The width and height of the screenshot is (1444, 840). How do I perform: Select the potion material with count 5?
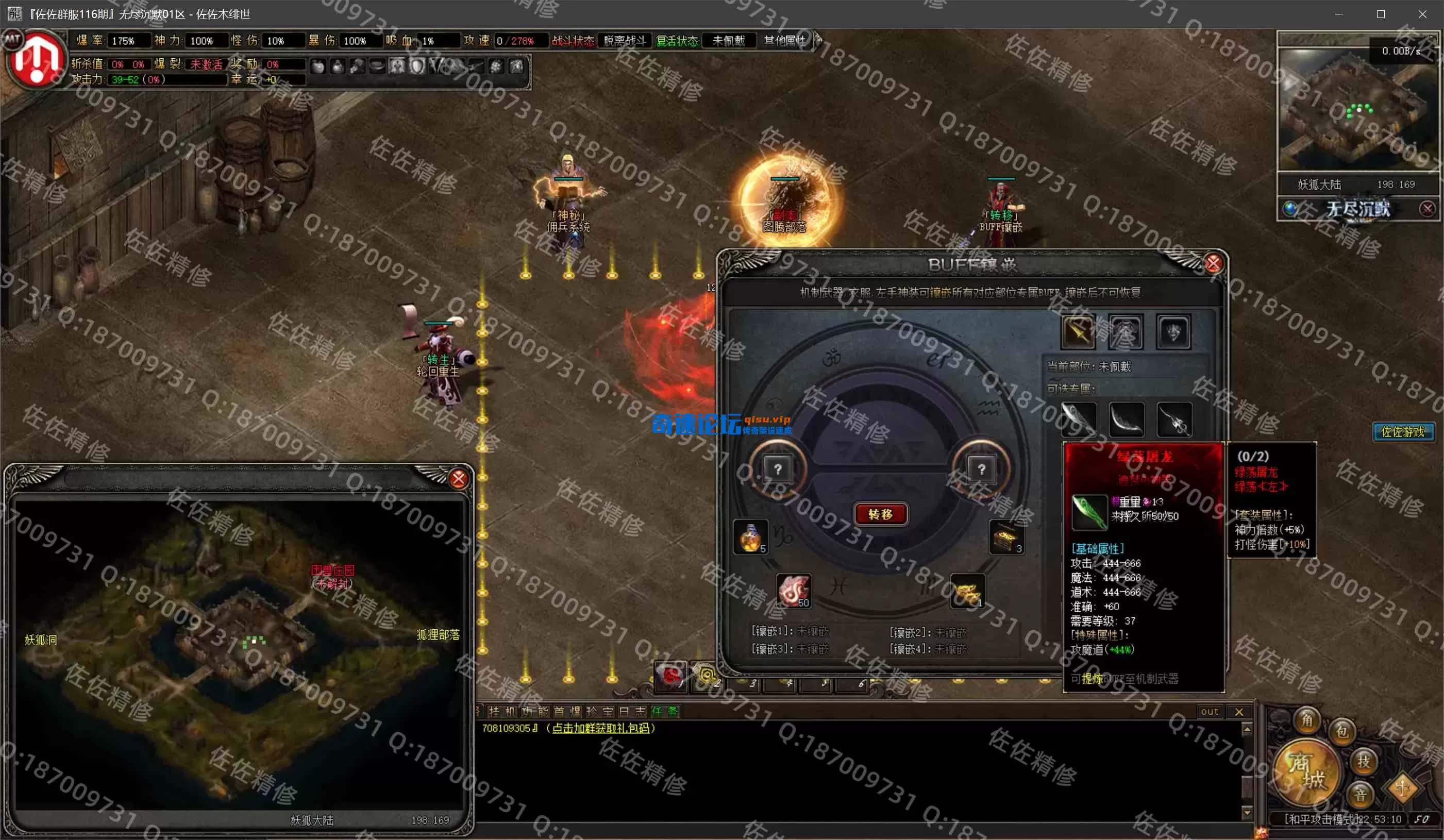click(x=750, y=537)
